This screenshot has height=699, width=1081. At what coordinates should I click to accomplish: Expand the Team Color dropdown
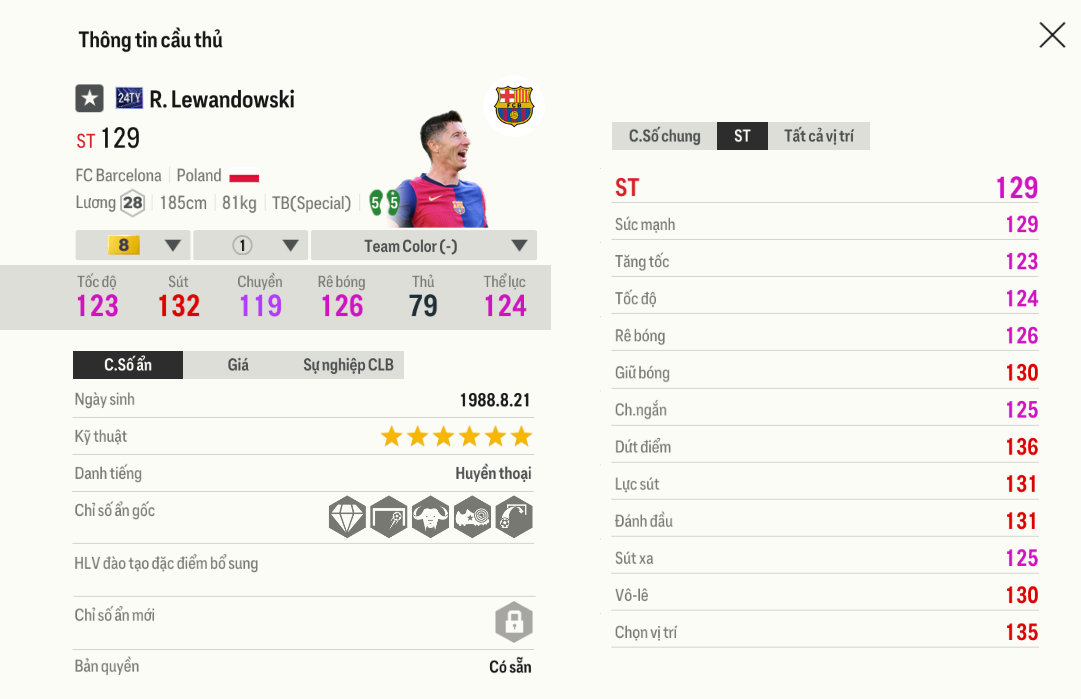coord(424,246)
